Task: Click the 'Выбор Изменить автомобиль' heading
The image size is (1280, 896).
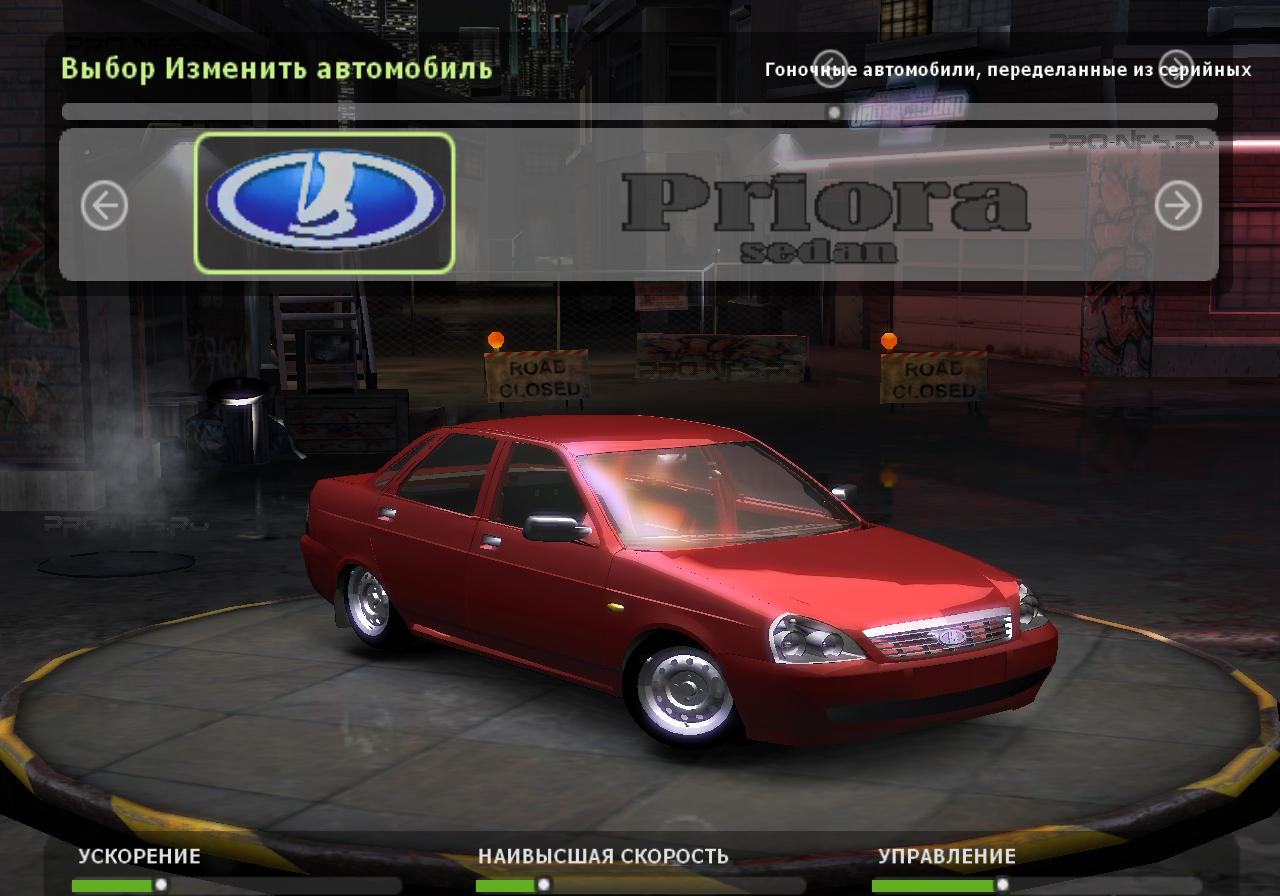Action: click(275, 69)
